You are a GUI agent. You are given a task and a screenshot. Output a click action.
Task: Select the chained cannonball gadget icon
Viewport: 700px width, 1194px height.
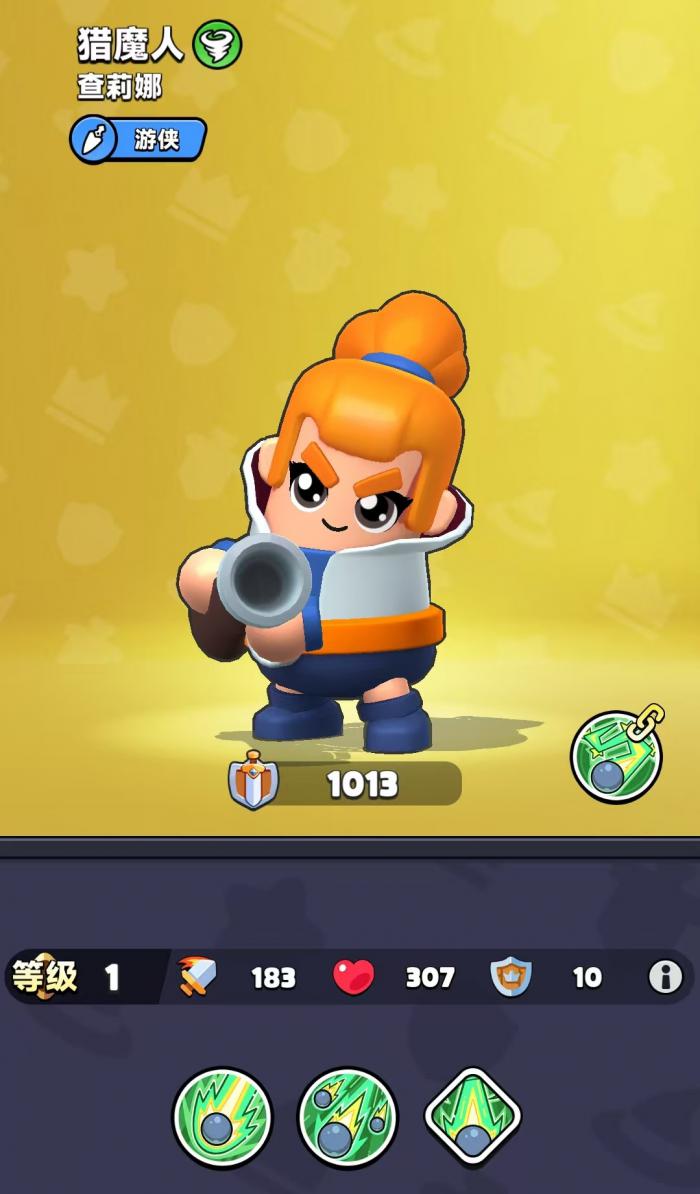pos(616,756)
